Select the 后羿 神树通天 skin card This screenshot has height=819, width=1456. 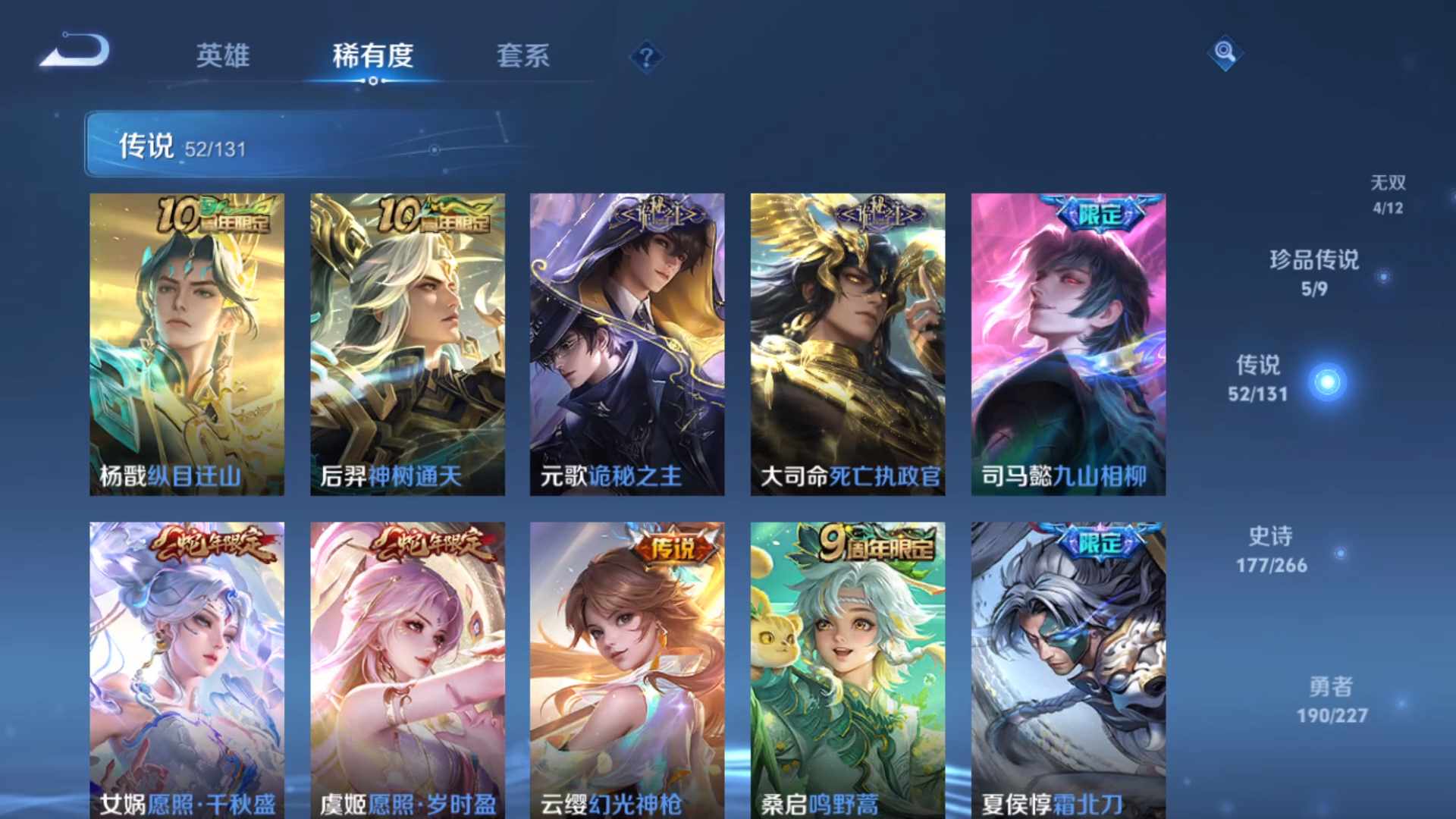[407, 341]
